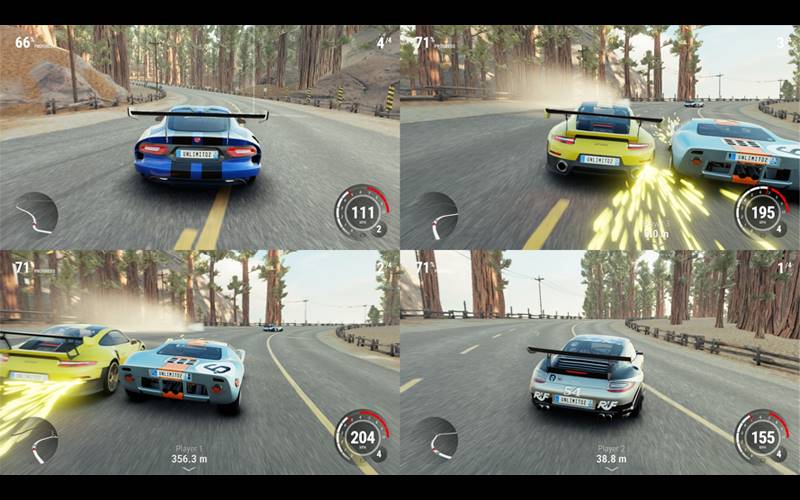Show the minimap in the silver RUF view
Screen dimensions: 800x500
[437, 438]
